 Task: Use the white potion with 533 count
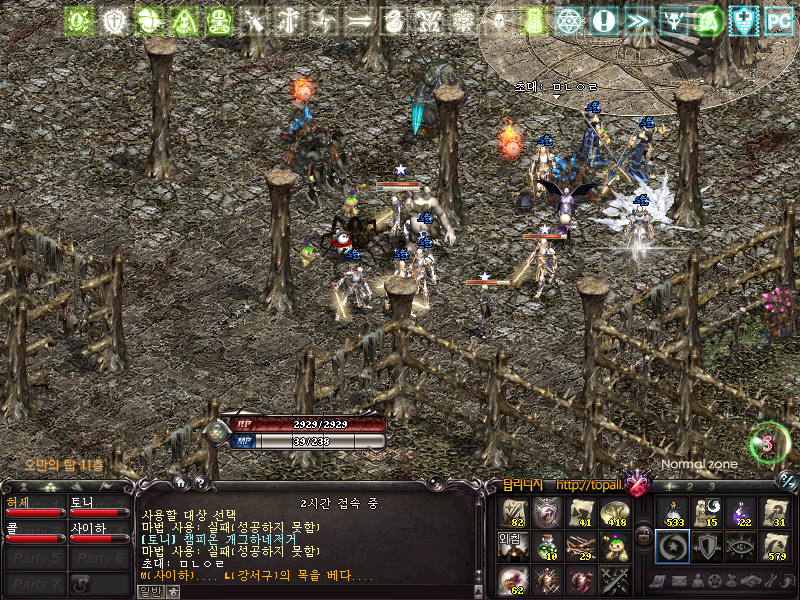[672, 513]
